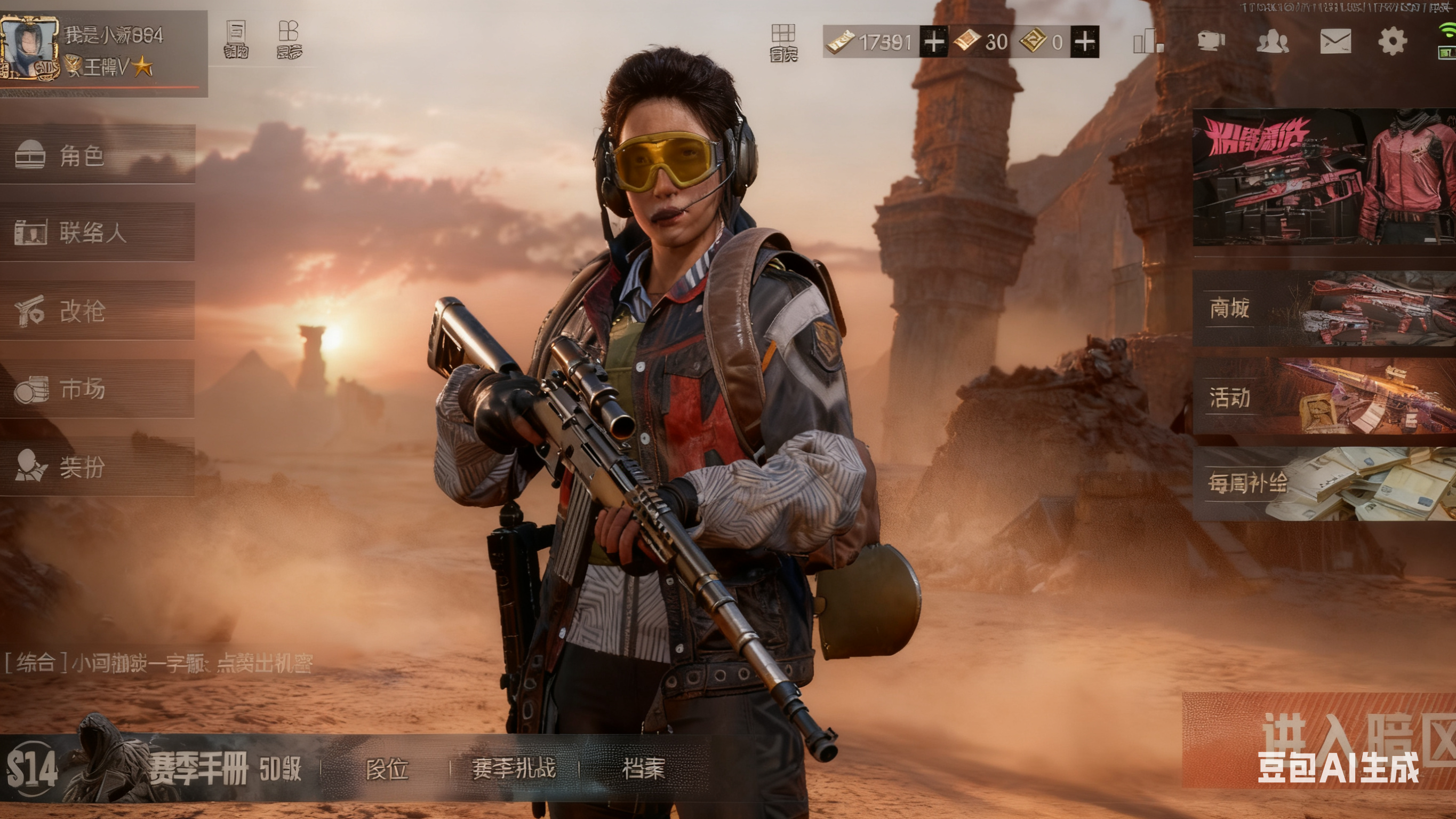Open the 活动 events panel
This screenshot has height=819, width=1456.
[x=1324, y=396]
